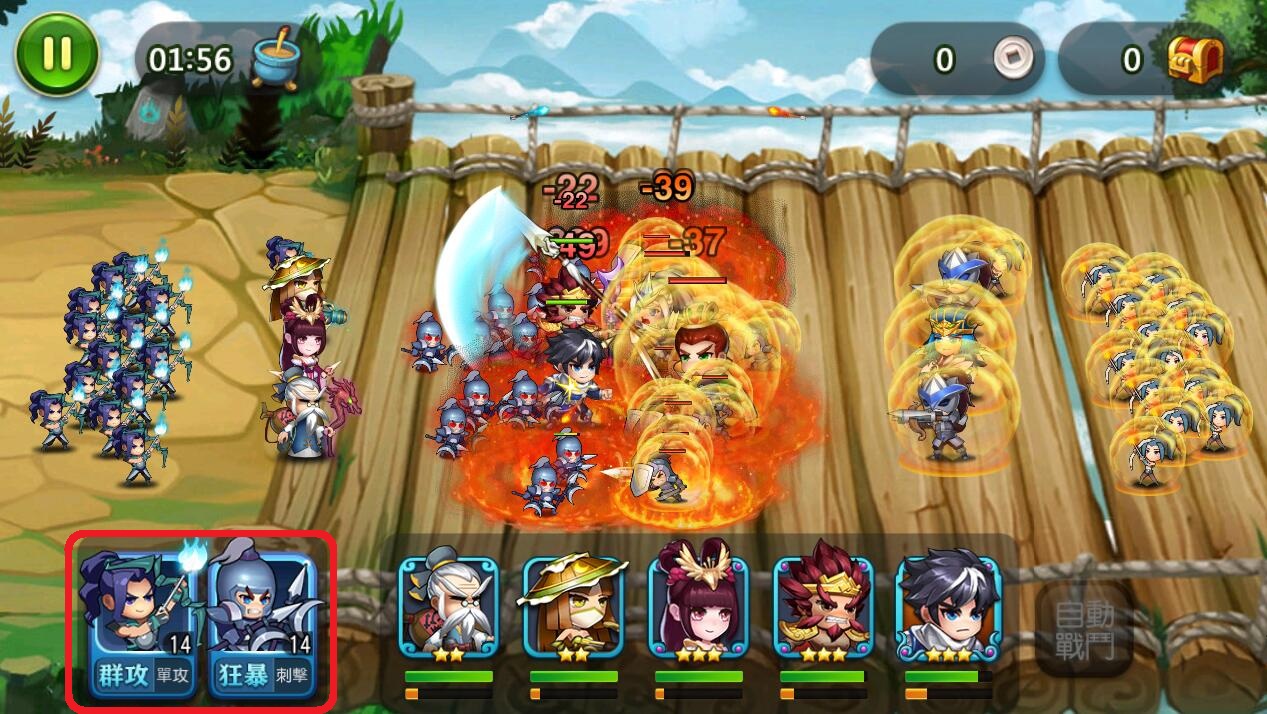
Task: Toggle the 自動戰鬥 auto-battle button
Action: 1085,630
